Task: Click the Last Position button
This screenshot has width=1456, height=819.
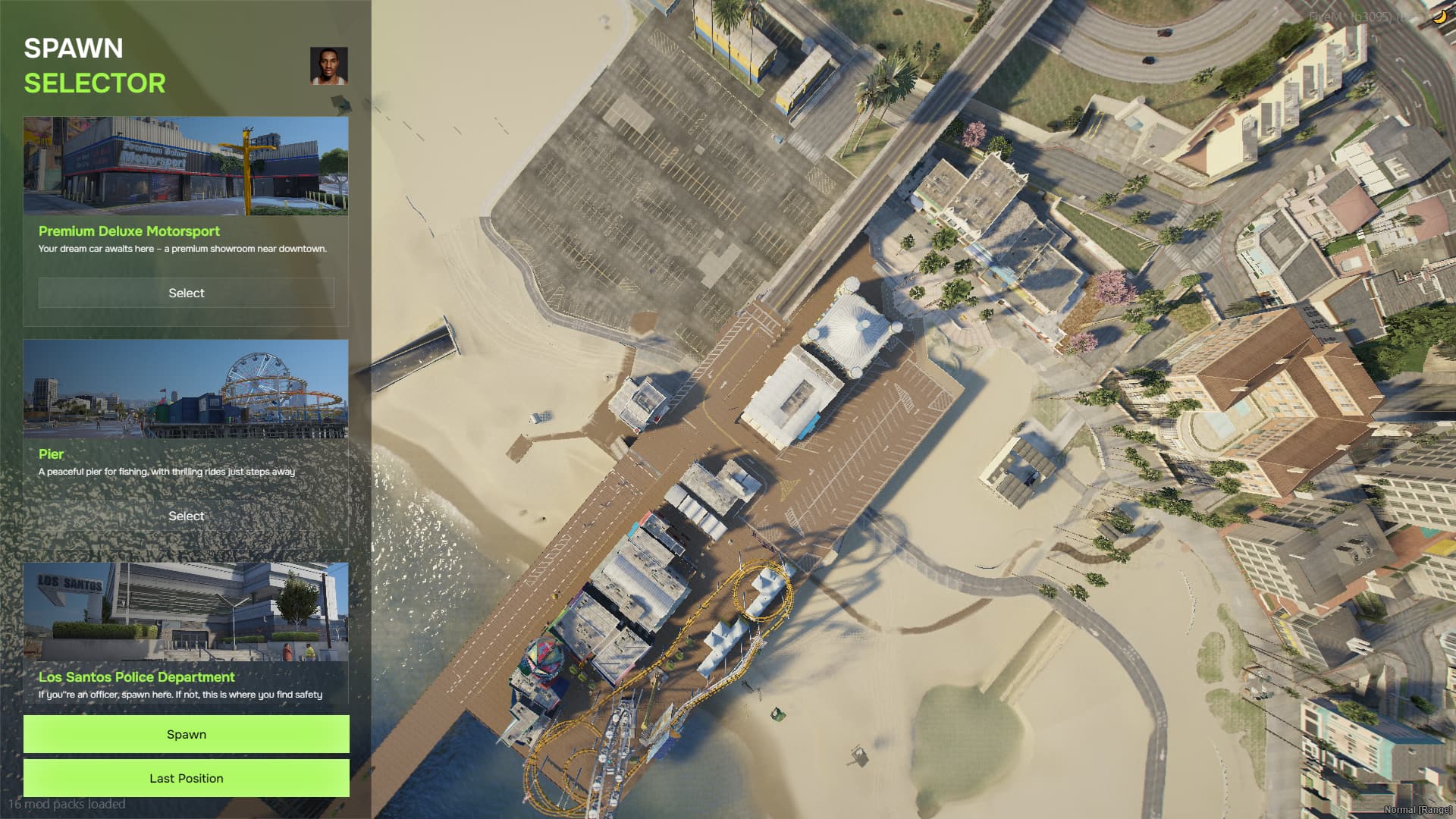Action: (x=185, y=778)
